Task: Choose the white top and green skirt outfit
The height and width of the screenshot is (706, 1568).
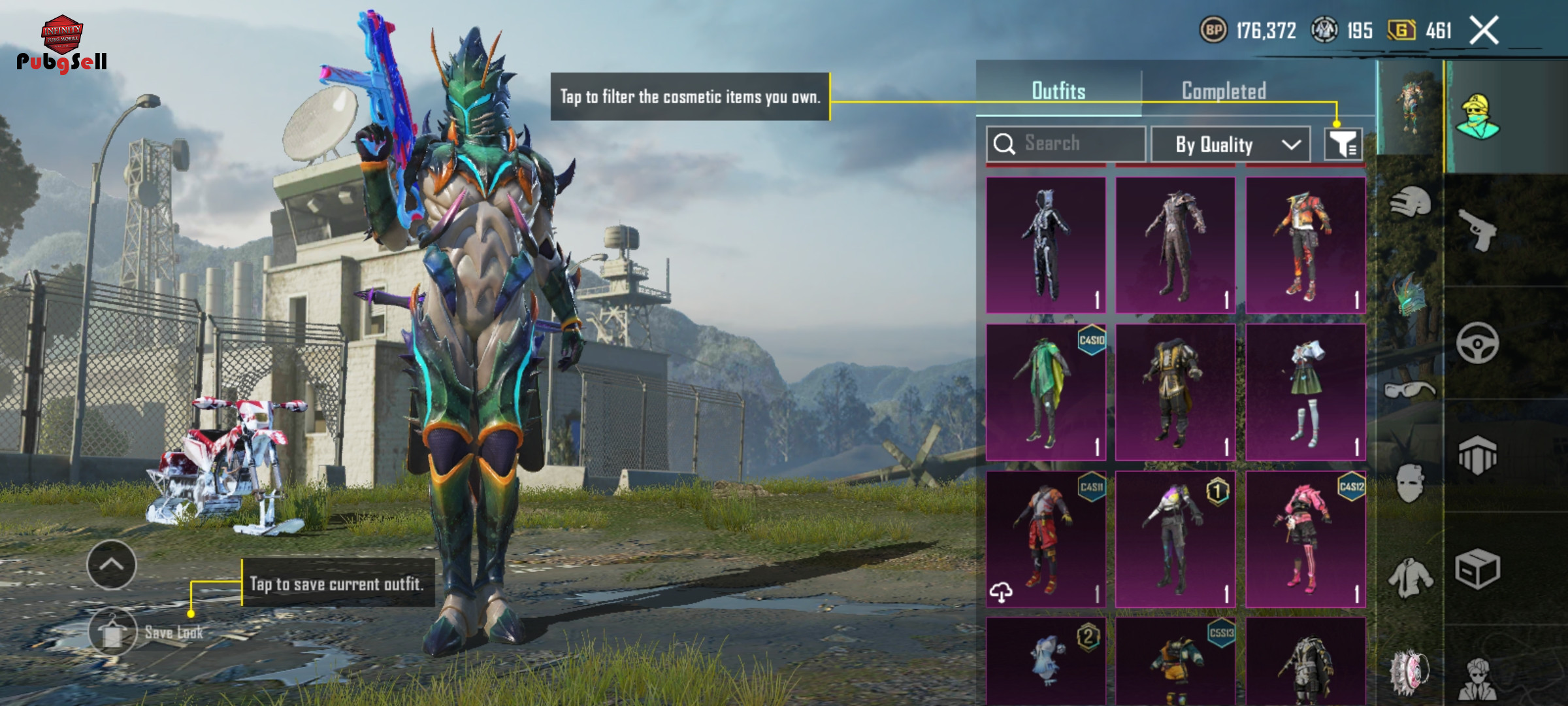Action: [x=1305, y=392]
